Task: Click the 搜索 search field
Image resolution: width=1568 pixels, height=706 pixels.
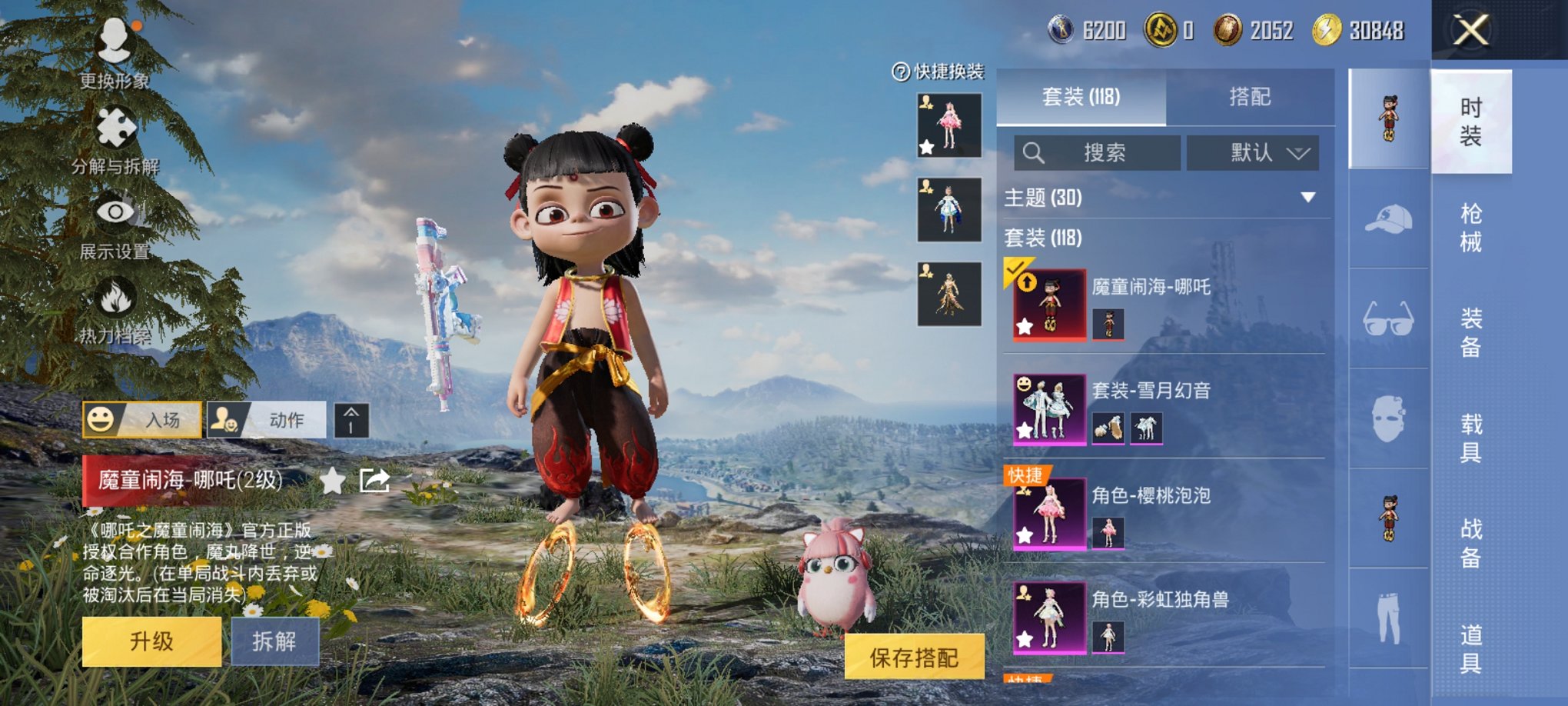Action: [1097, 153]
